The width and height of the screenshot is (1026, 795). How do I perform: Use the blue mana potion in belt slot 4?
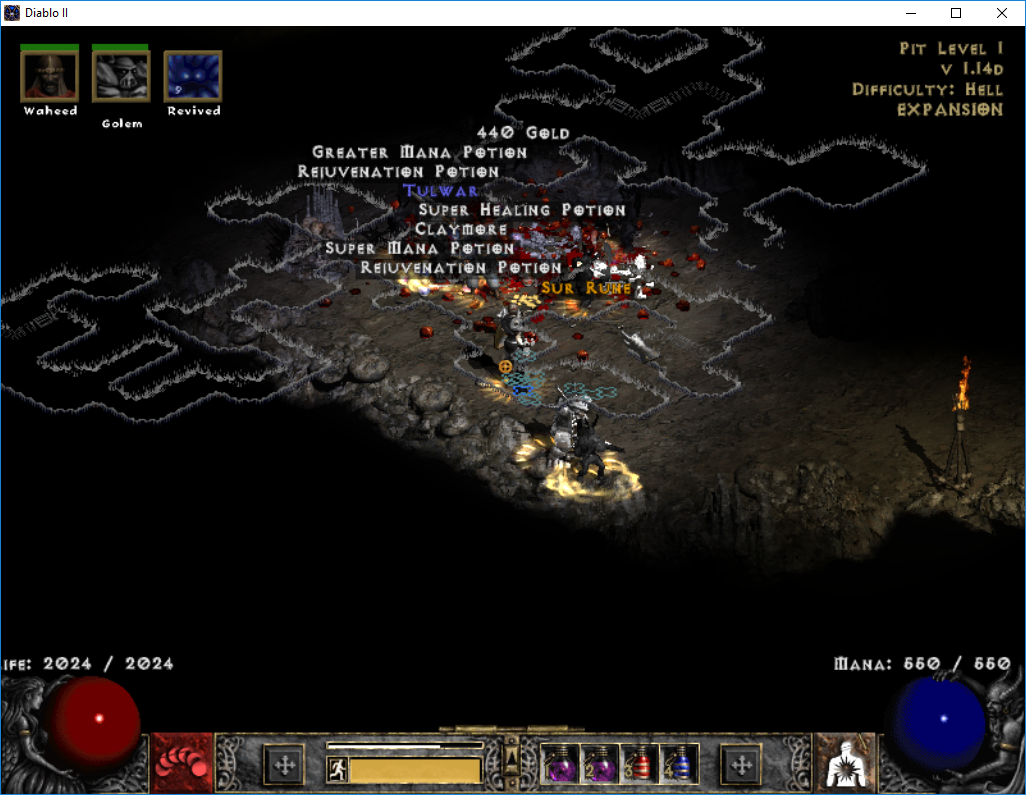679,765
